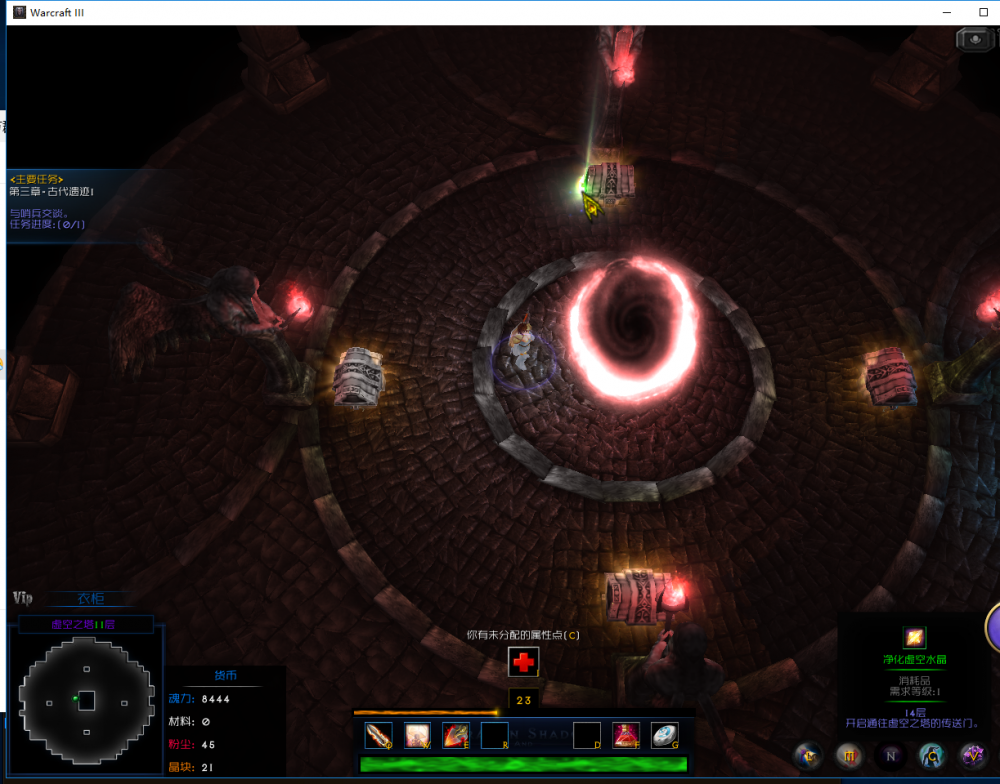This screenshot has height=784, width=1000.
Task: Use the red potion flask on F
Action: (626, 736)
